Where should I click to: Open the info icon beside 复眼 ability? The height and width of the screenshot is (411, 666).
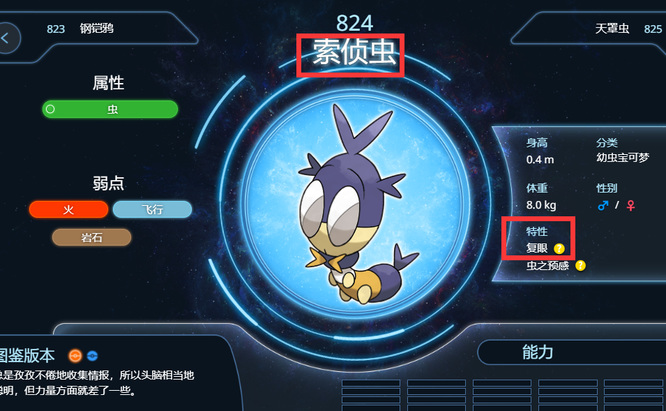[560, 248]
